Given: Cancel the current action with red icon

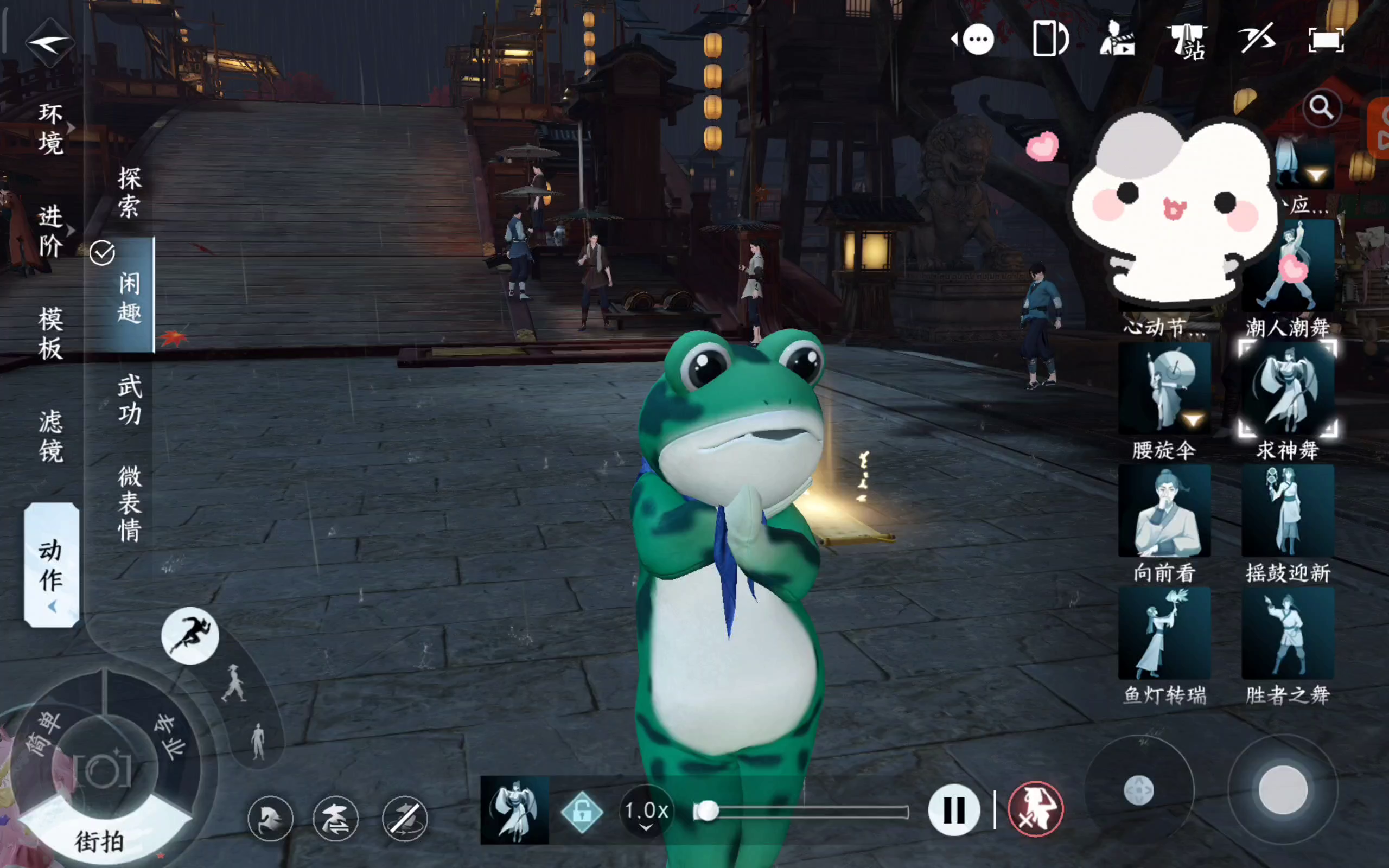Looking at the screenshot, I should 1035,810.
